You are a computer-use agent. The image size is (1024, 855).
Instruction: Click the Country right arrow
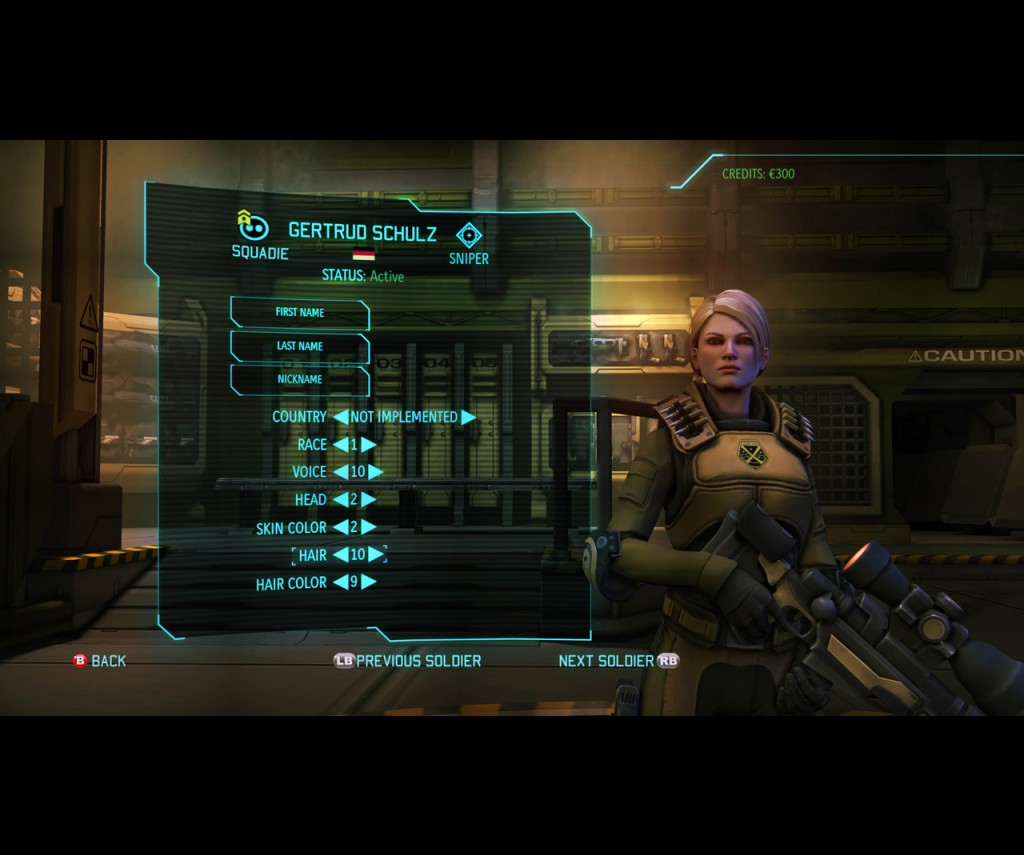[x=468, y=417]
